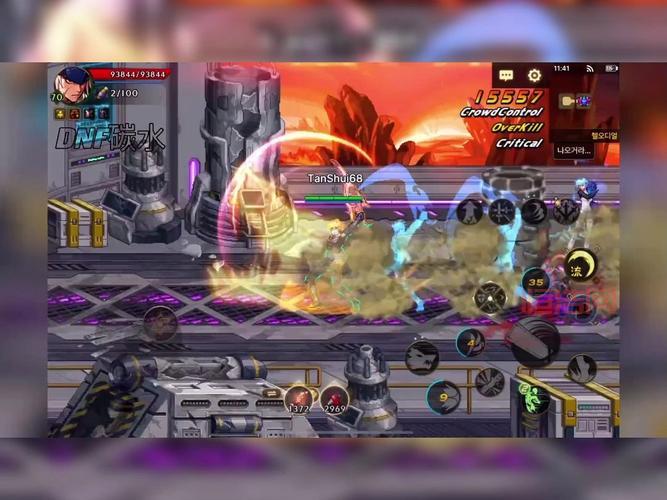Tap the character portrait with level 70

[72, 83]
